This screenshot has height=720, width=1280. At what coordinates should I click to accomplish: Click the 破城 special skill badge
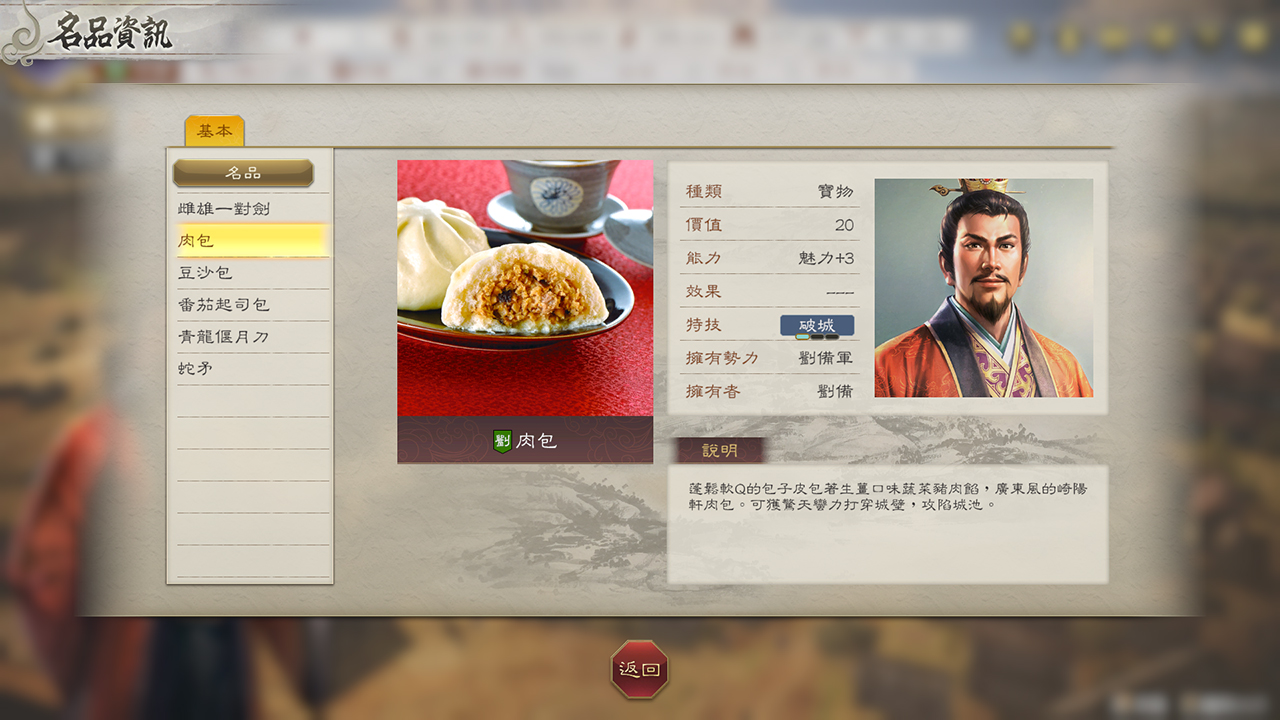coord(815,325)
